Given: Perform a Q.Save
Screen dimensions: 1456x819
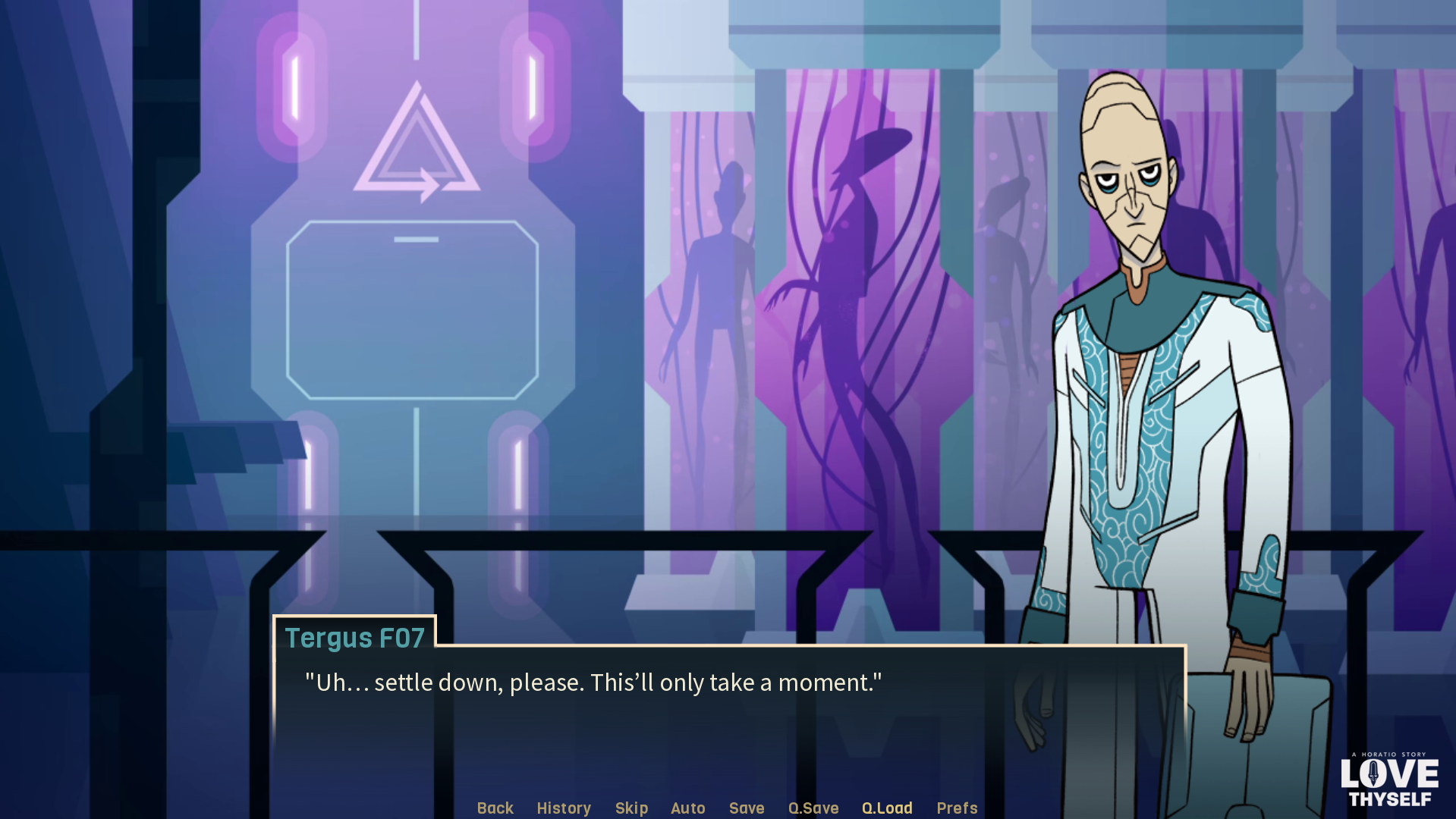Looking at the screenshot, I should (813, 808).
